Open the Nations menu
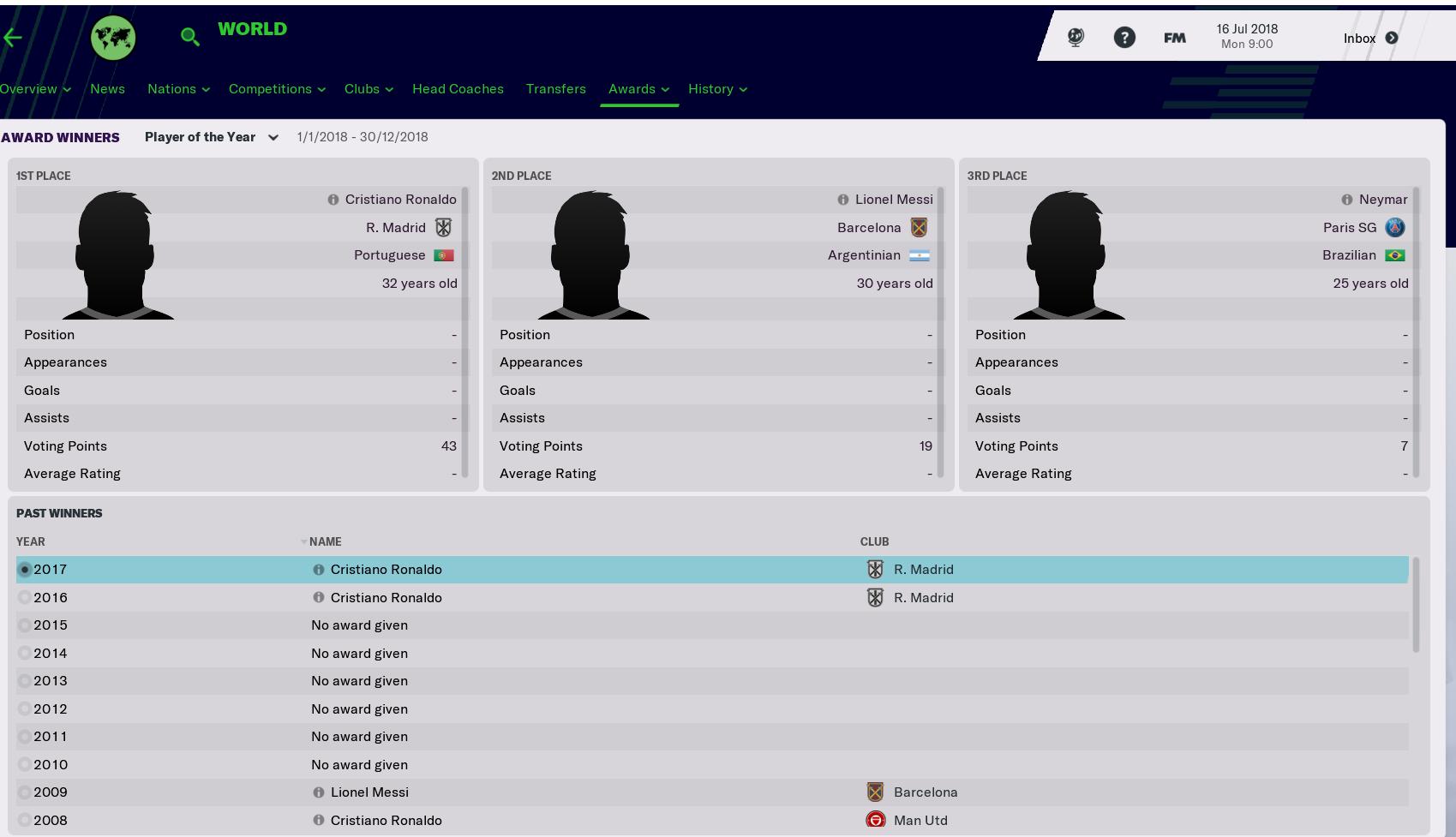This screenshot has height=837, width=1456. (x=177, y=89)
